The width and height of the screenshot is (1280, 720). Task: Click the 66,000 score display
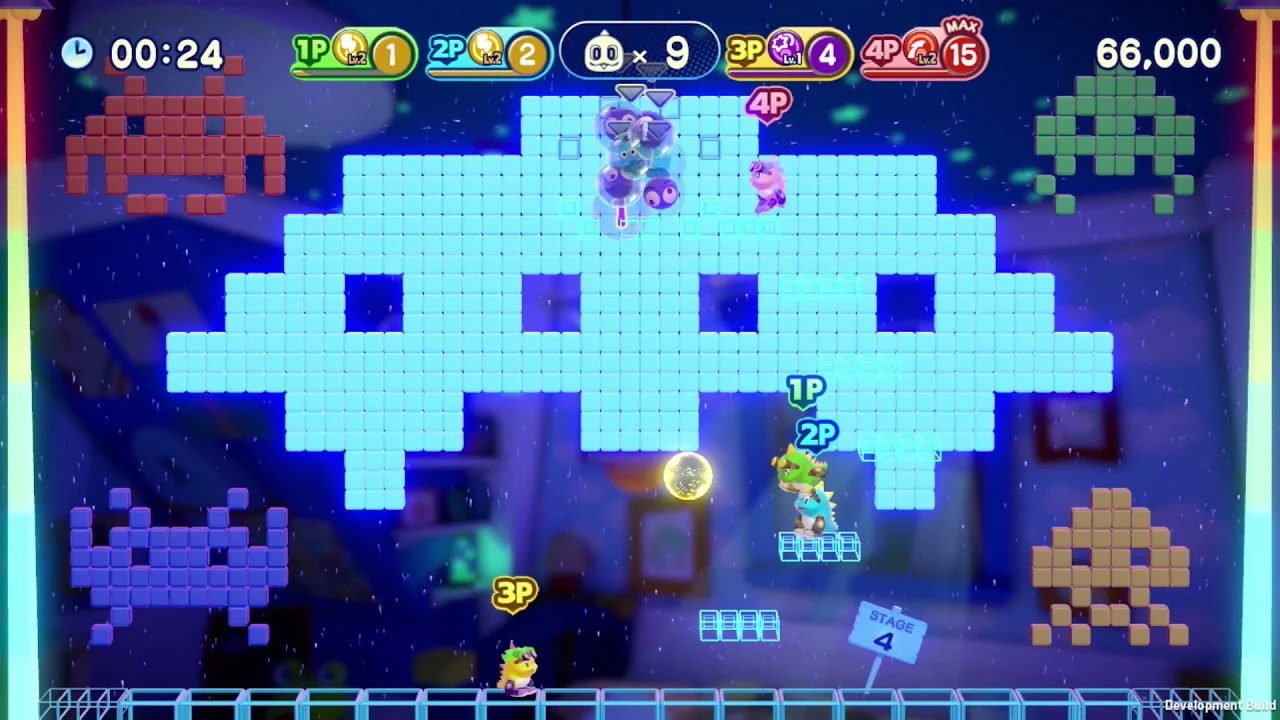click(x=1159, y=52)
